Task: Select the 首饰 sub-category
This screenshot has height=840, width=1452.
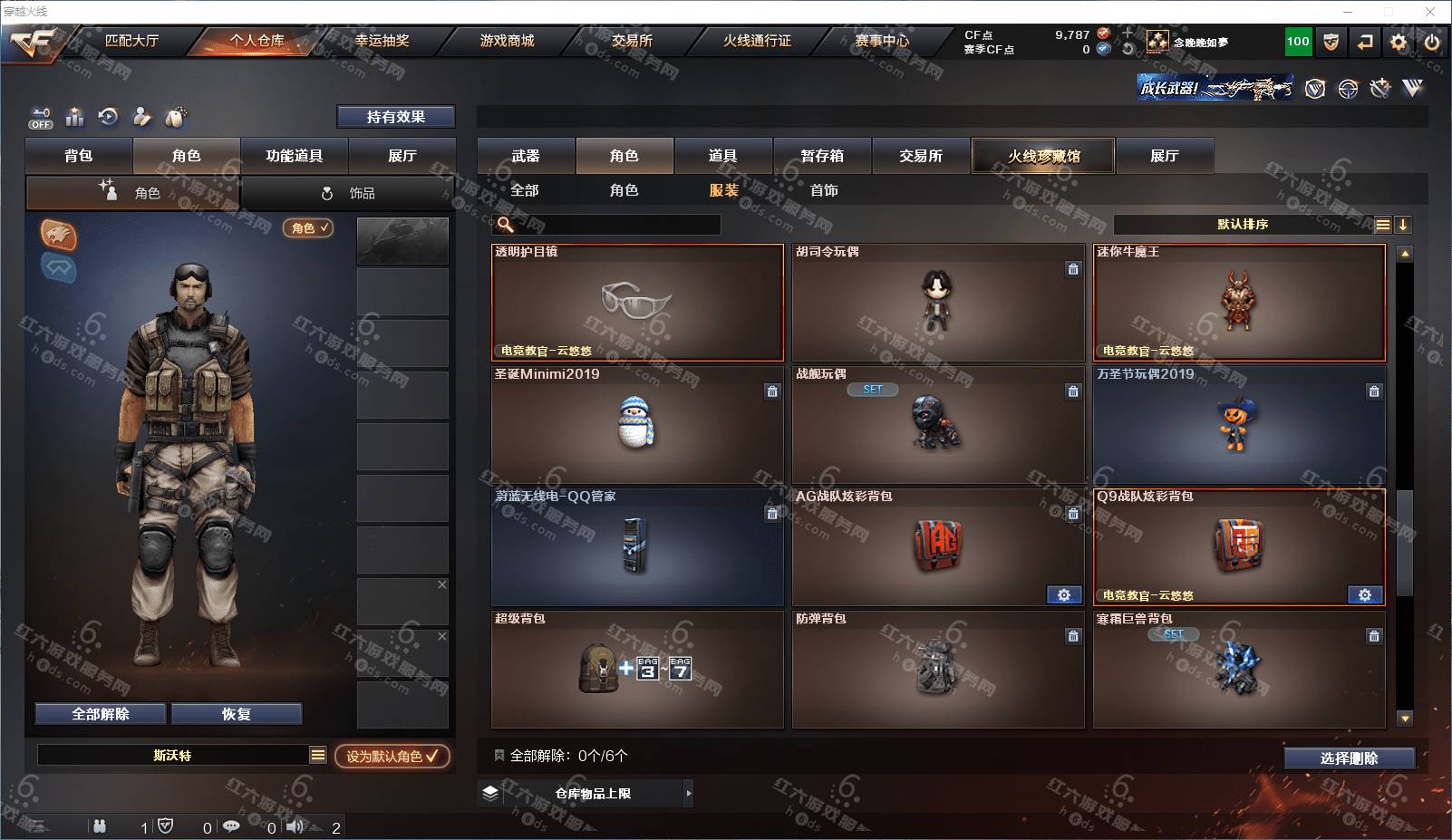Action: tap(824, 190)
